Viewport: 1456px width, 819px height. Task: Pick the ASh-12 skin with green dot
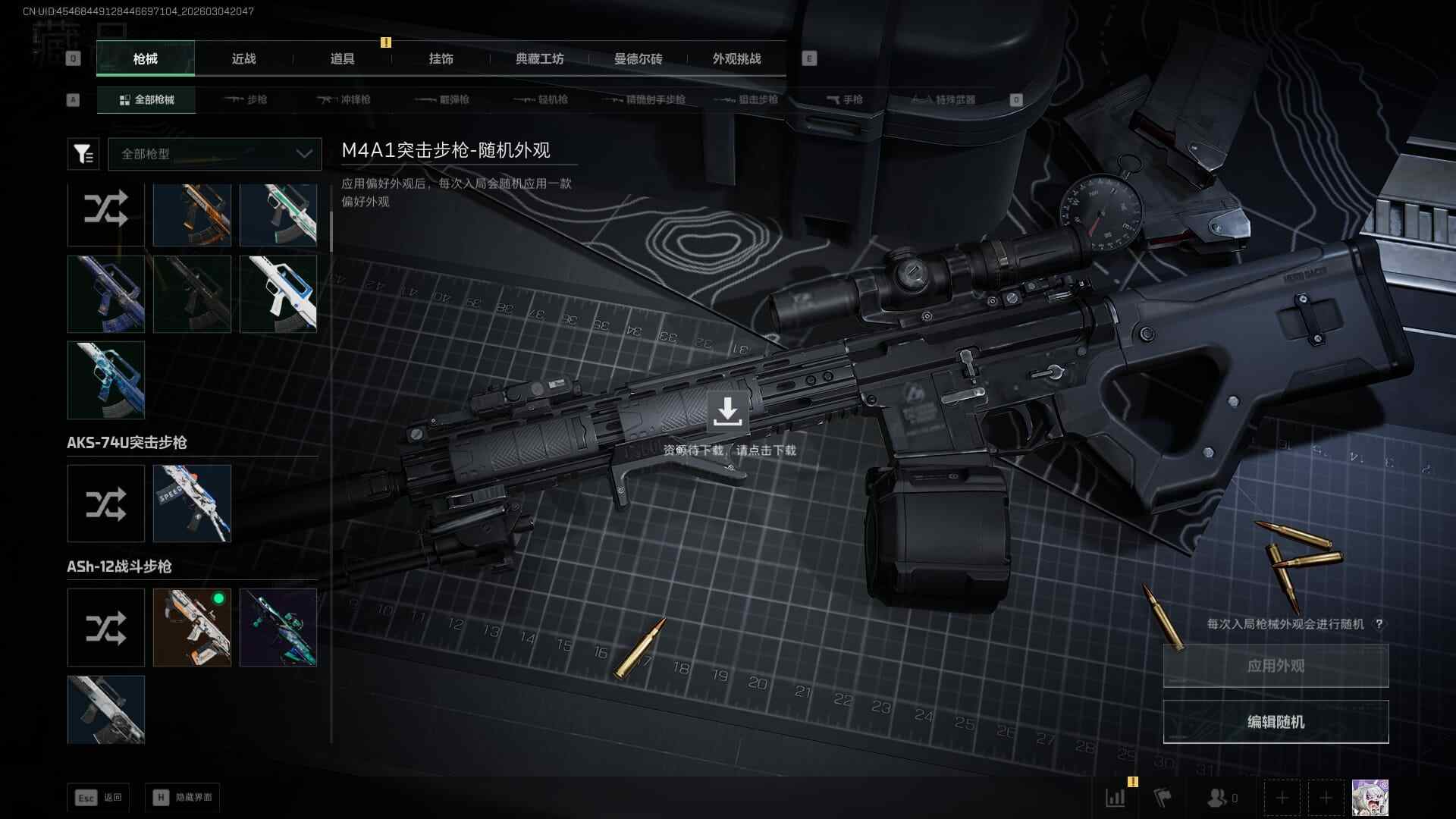192,628
